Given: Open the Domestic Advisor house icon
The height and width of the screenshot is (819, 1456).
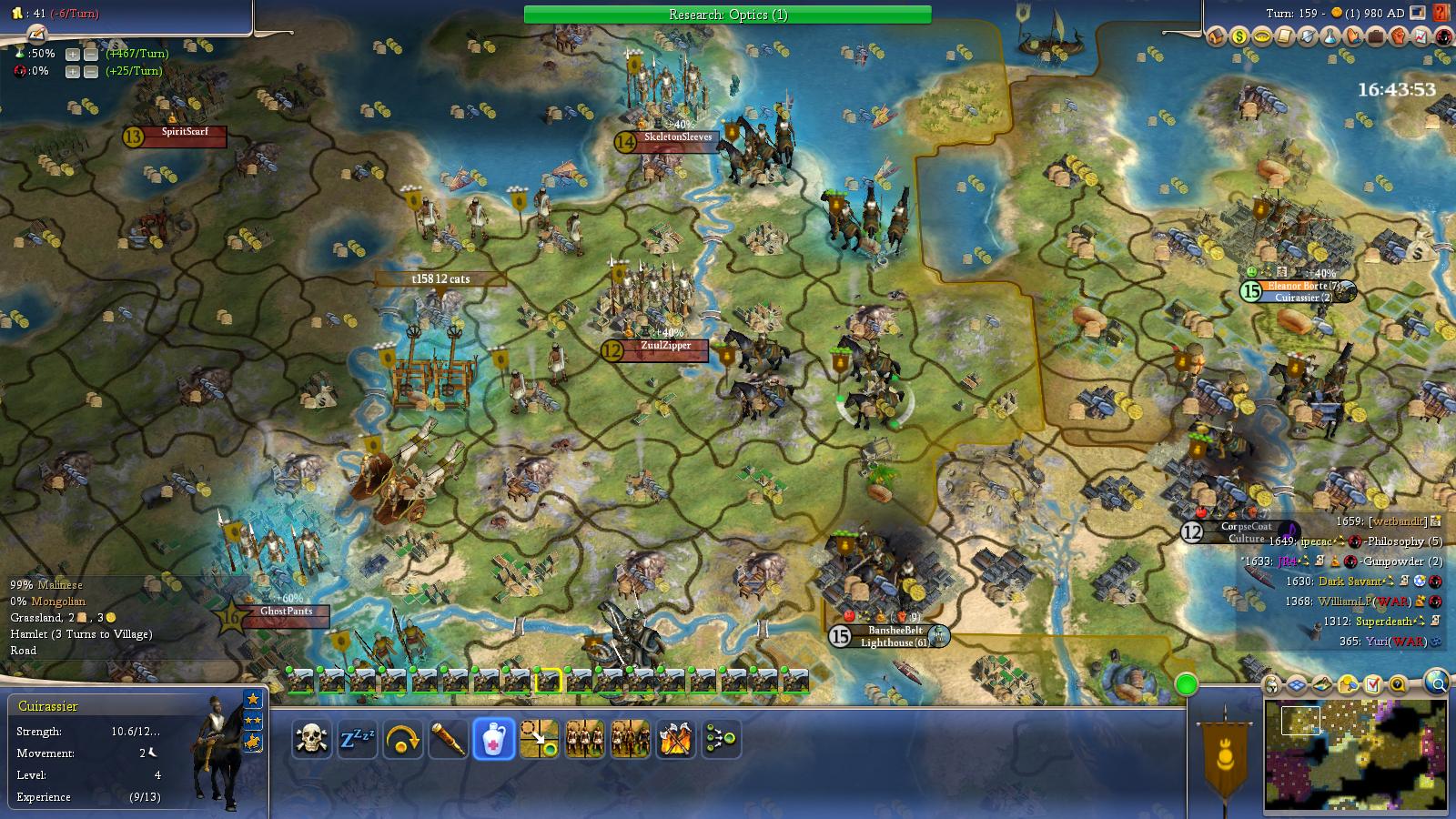Looking at the screenshot, I should (x=1217, y=38).
